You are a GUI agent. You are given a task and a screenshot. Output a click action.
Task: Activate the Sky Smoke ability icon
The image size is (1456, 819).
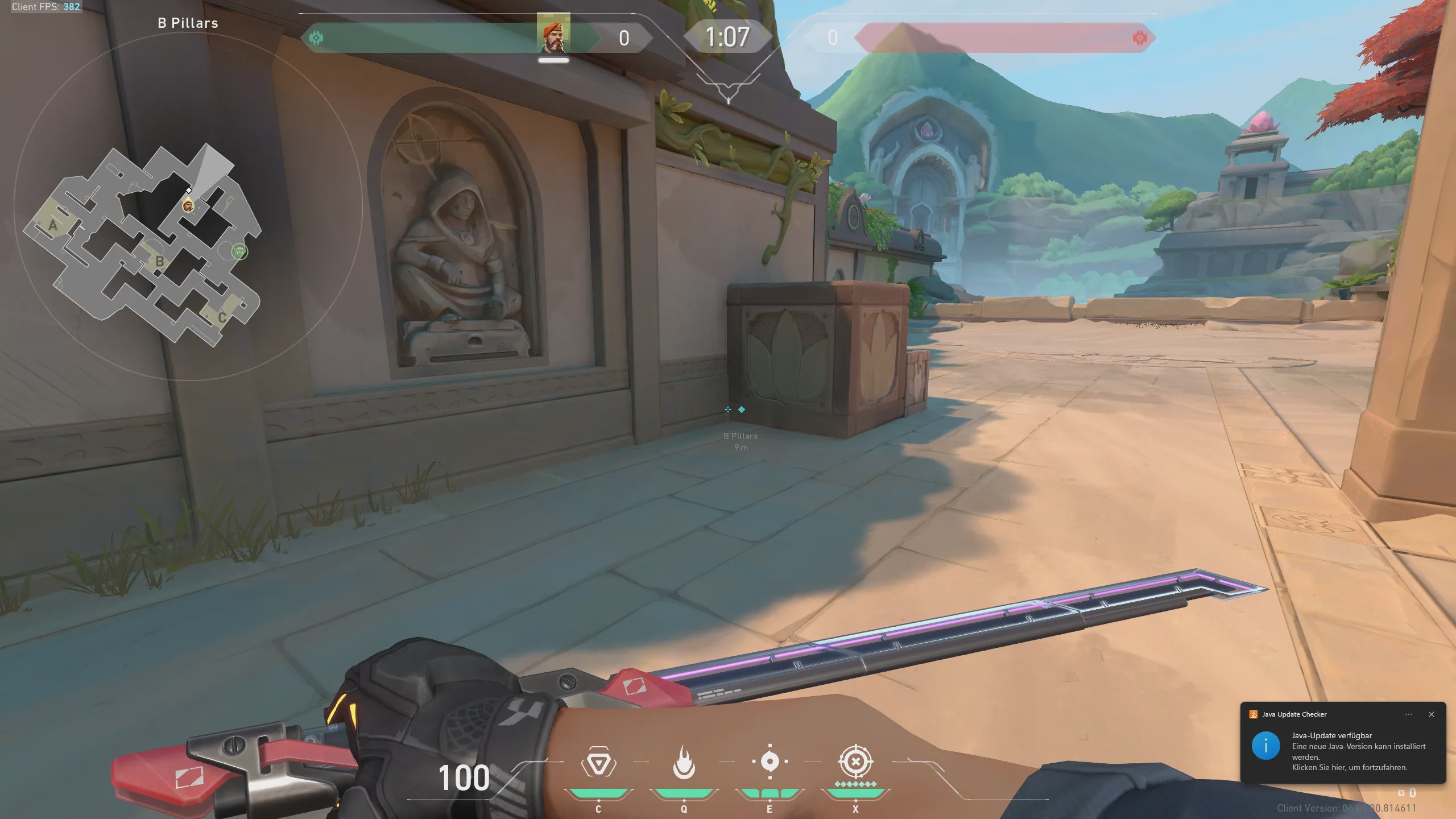(770, 762)
